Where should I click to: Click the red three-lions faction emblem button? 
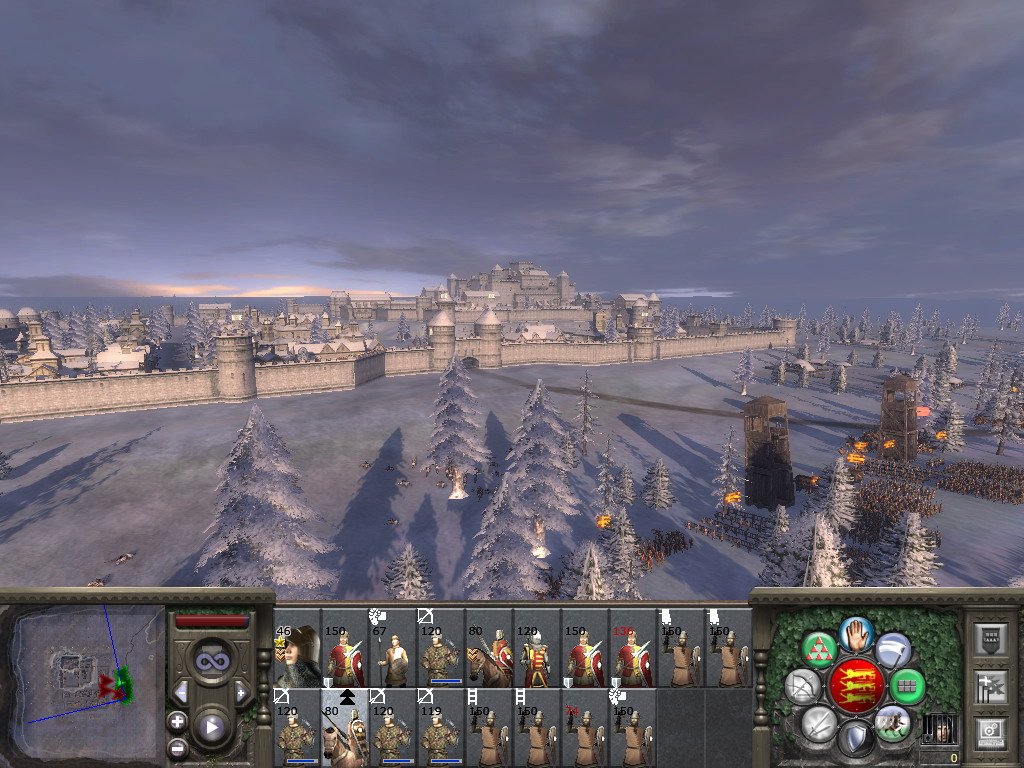click(x=857, y=686)
